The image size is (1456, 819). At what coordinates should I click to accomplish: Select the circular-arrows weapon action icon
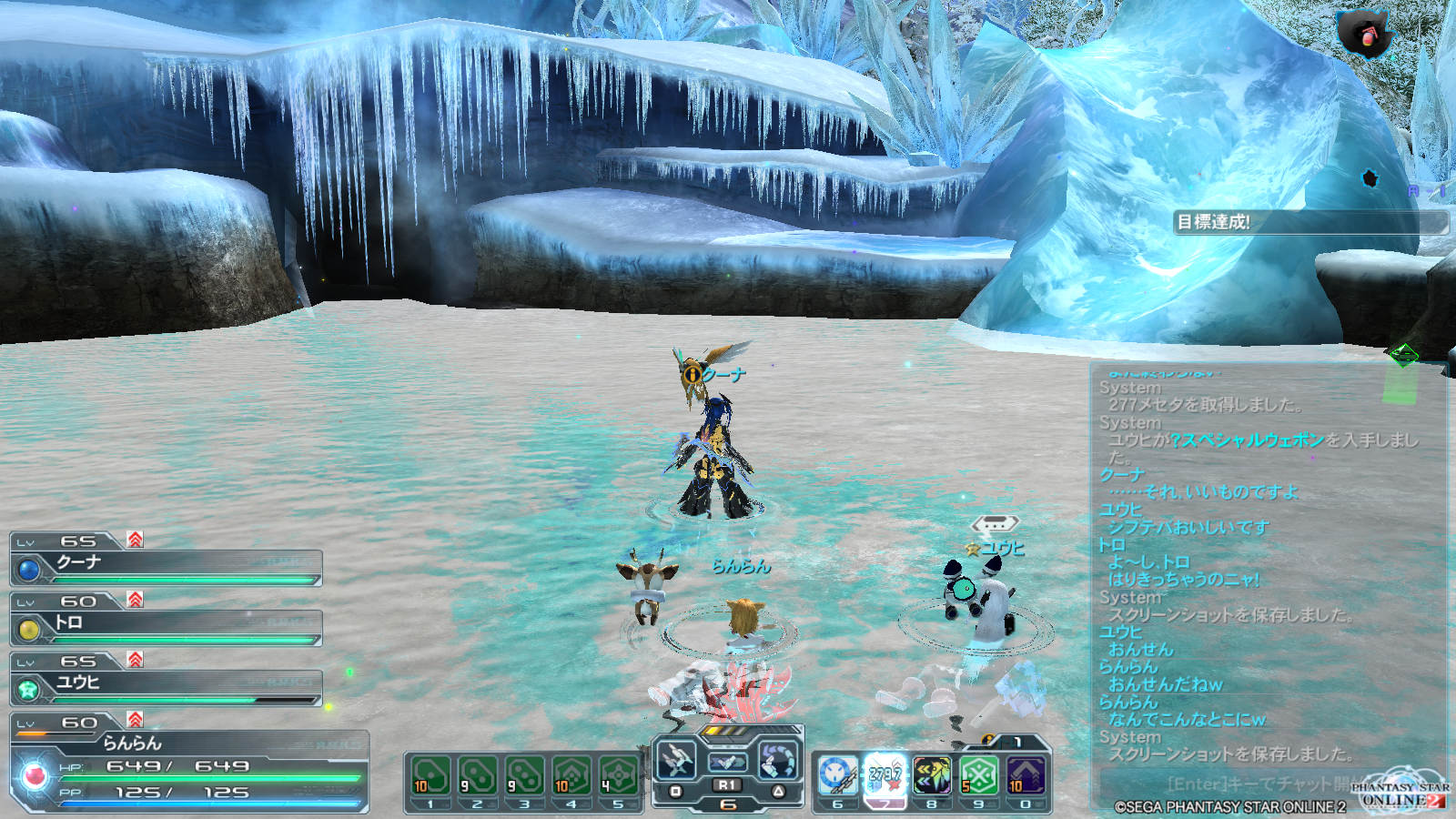click(x=778, y=758)
